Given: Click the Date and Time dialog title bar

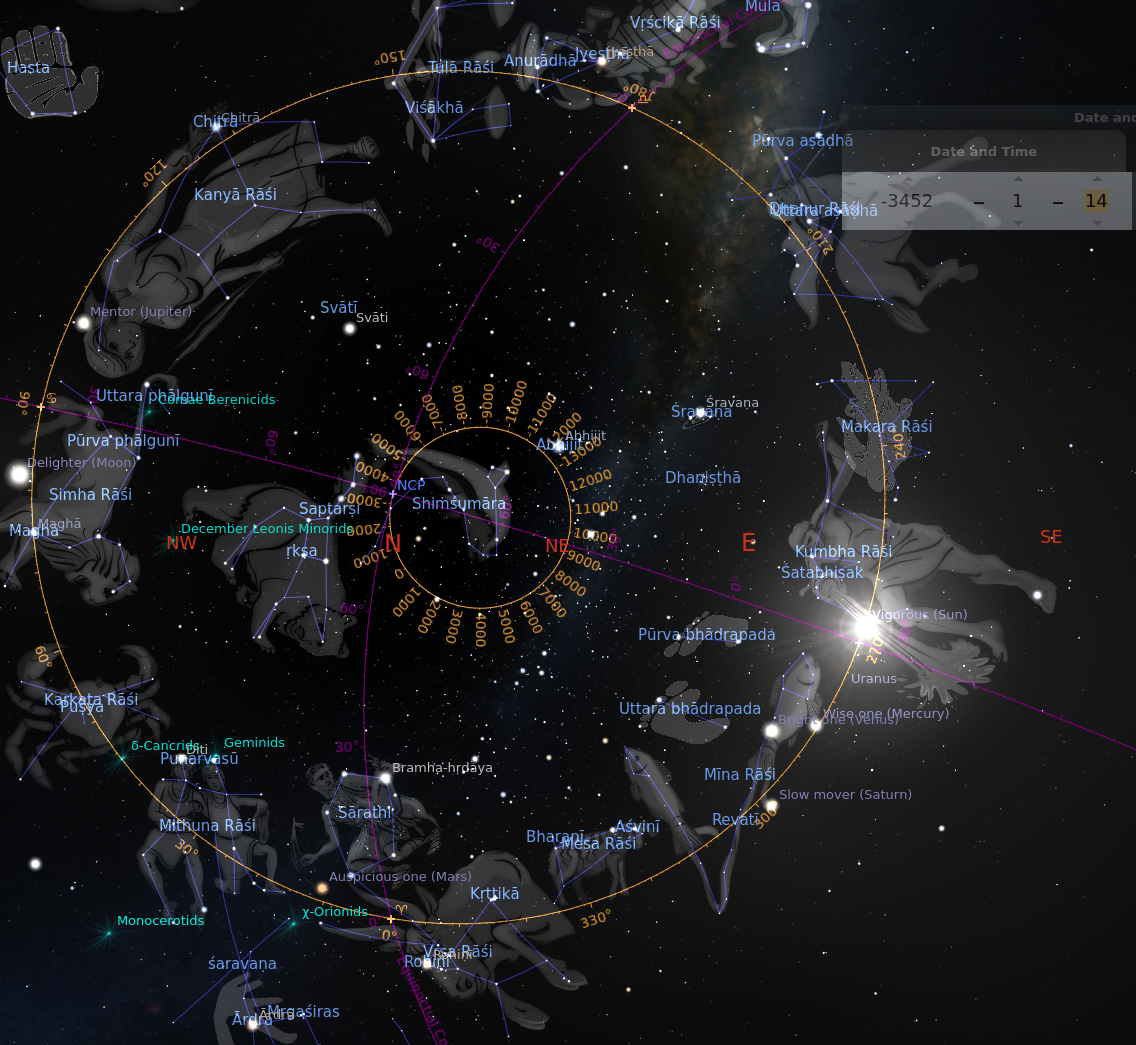Looking at the screenshot, I should point(983,152).
